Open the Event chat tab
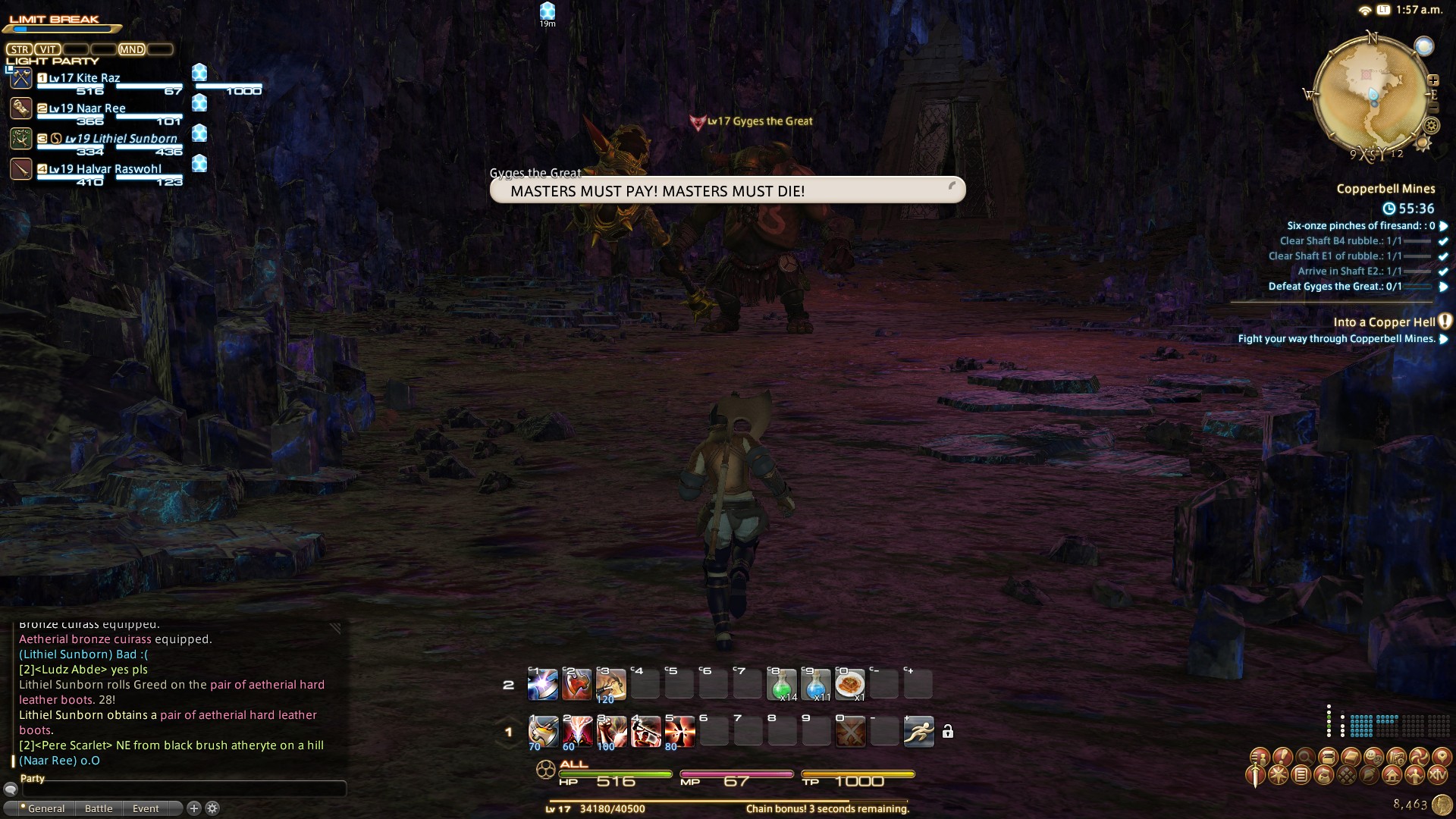Image resolution: width=1456 pixels, height=819 pixels. tap(146, 808)
